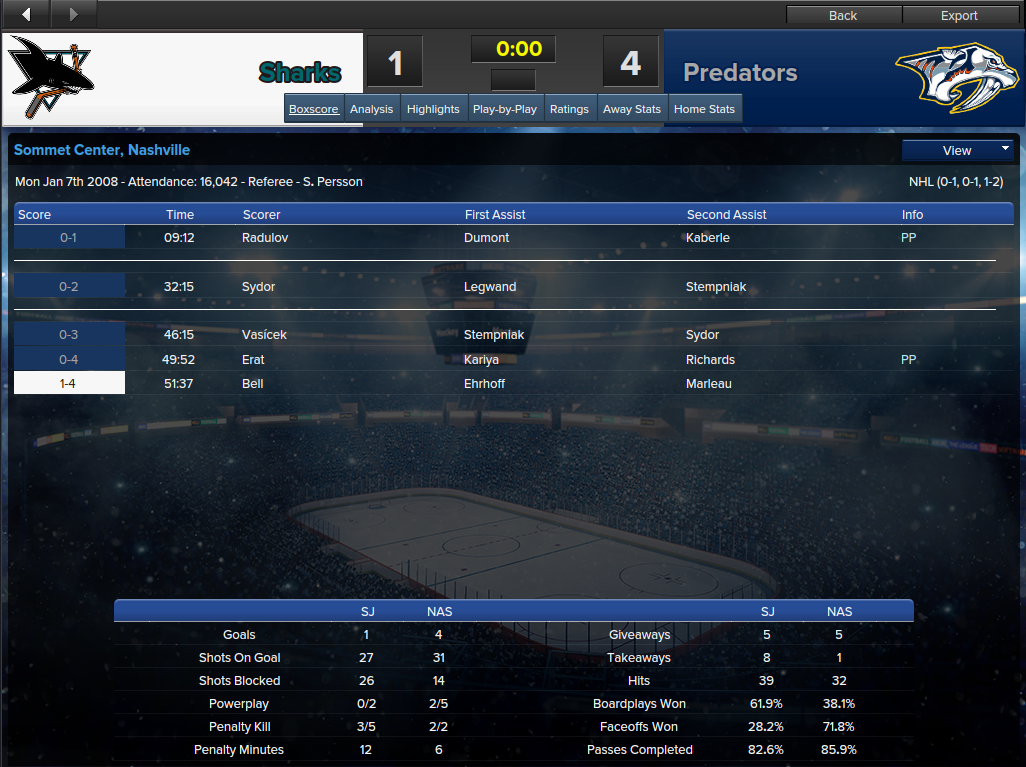Export the box score

click(x=959, y=15)
